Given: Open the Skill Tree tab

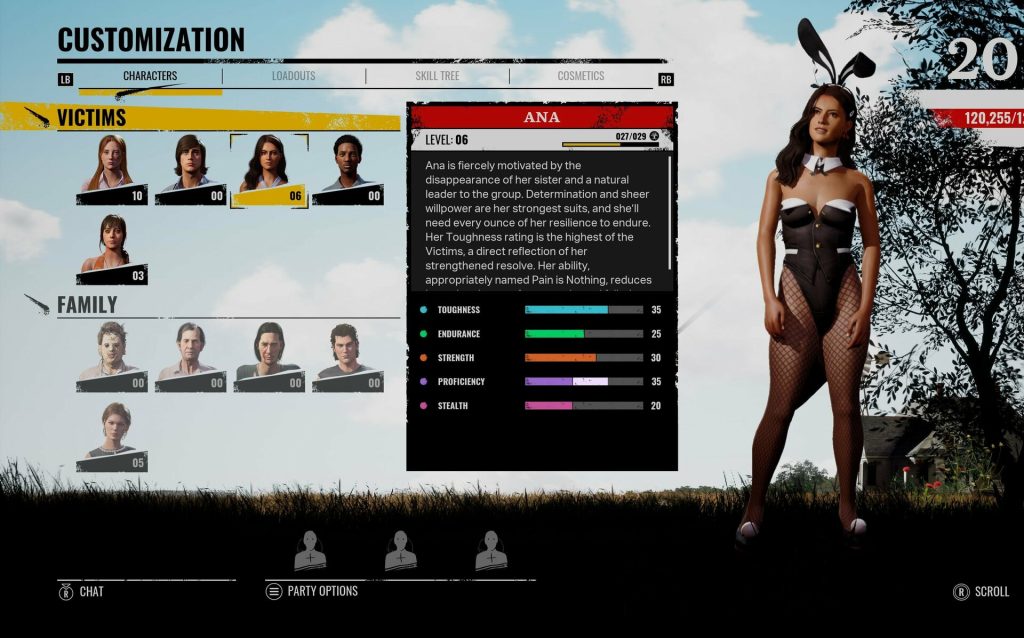Looking at the screenshot, I should click(437, 76).
